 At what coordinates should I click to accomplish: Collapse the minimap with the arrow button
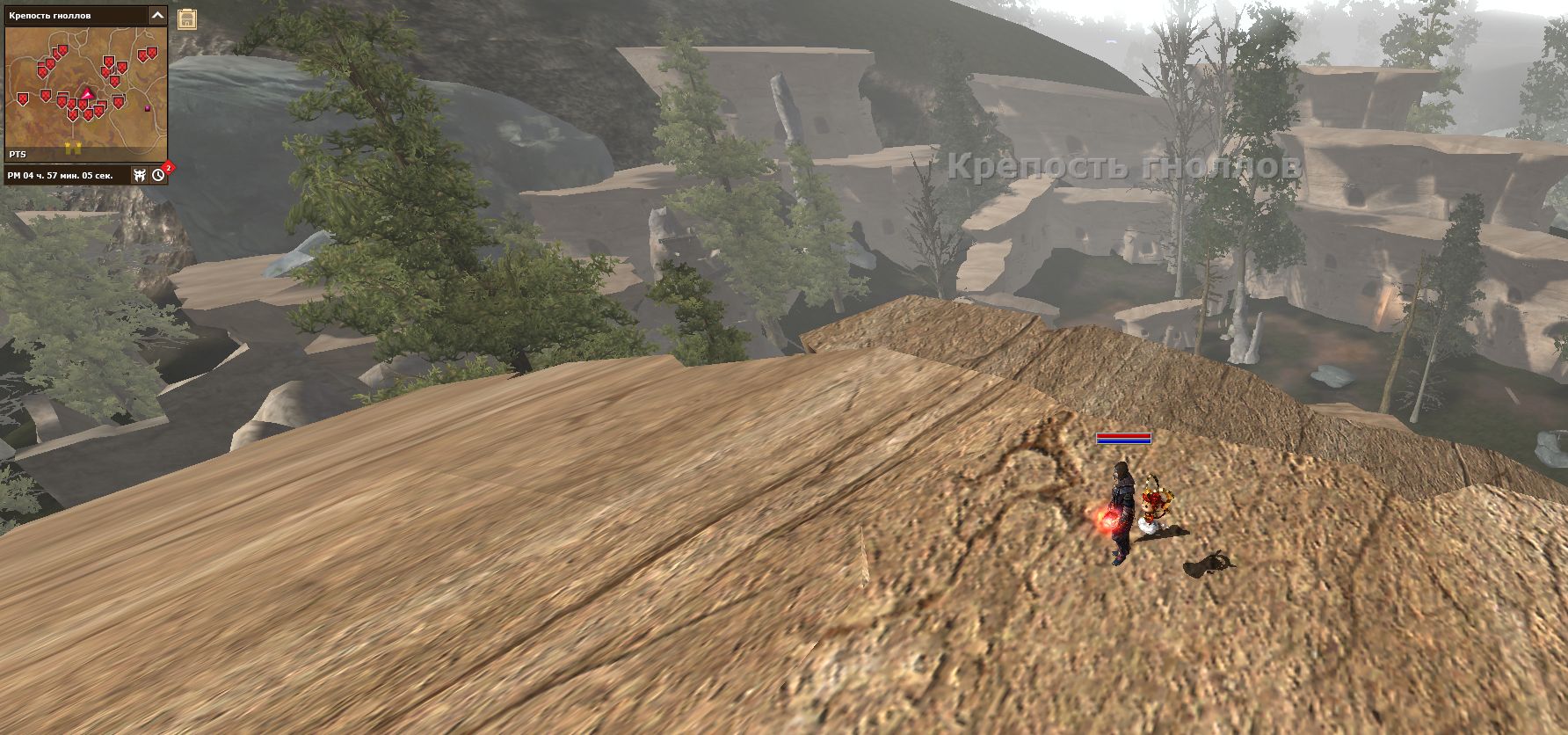[x=157, y=15]
